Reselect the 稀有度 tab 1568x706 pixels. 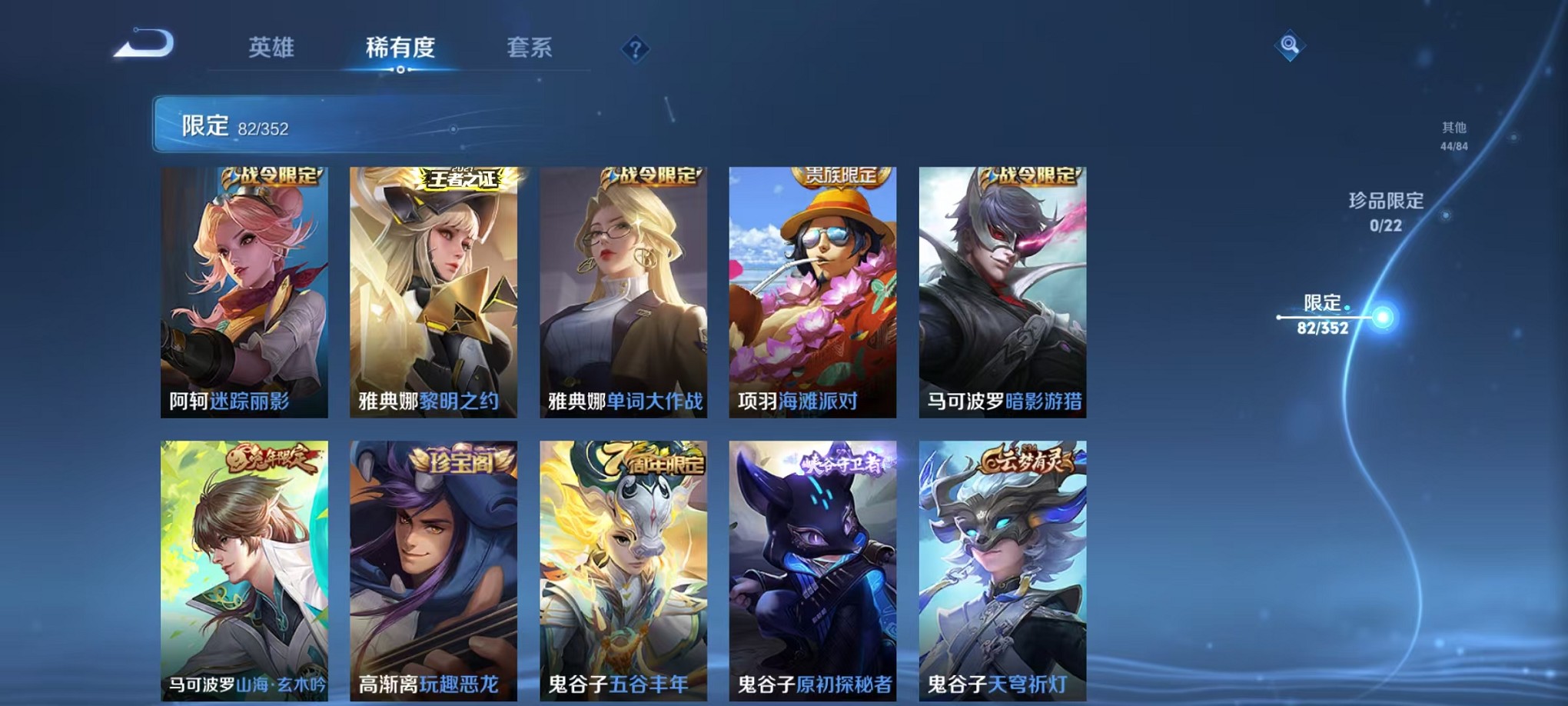(401, 48)
